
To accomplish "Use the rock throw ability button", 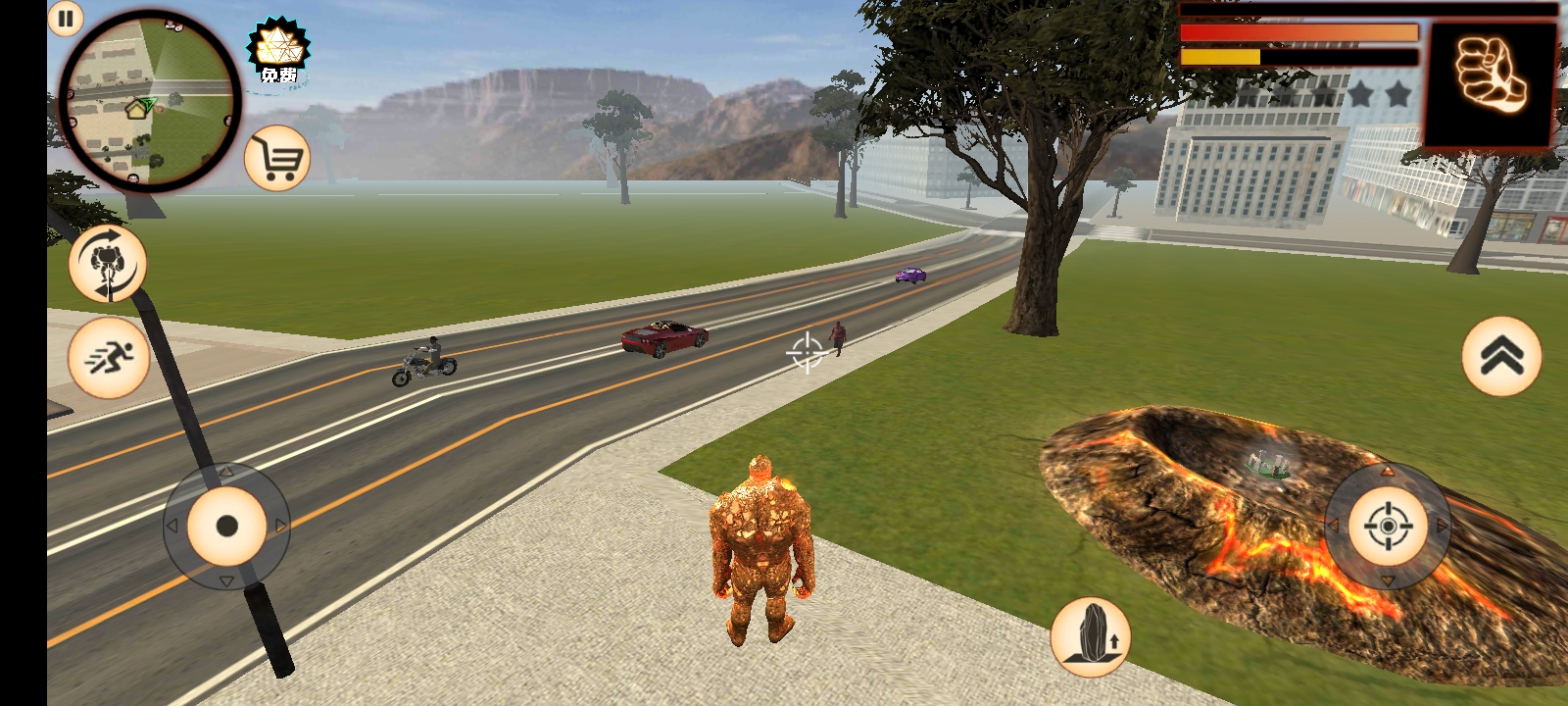I will (1091, 636).
